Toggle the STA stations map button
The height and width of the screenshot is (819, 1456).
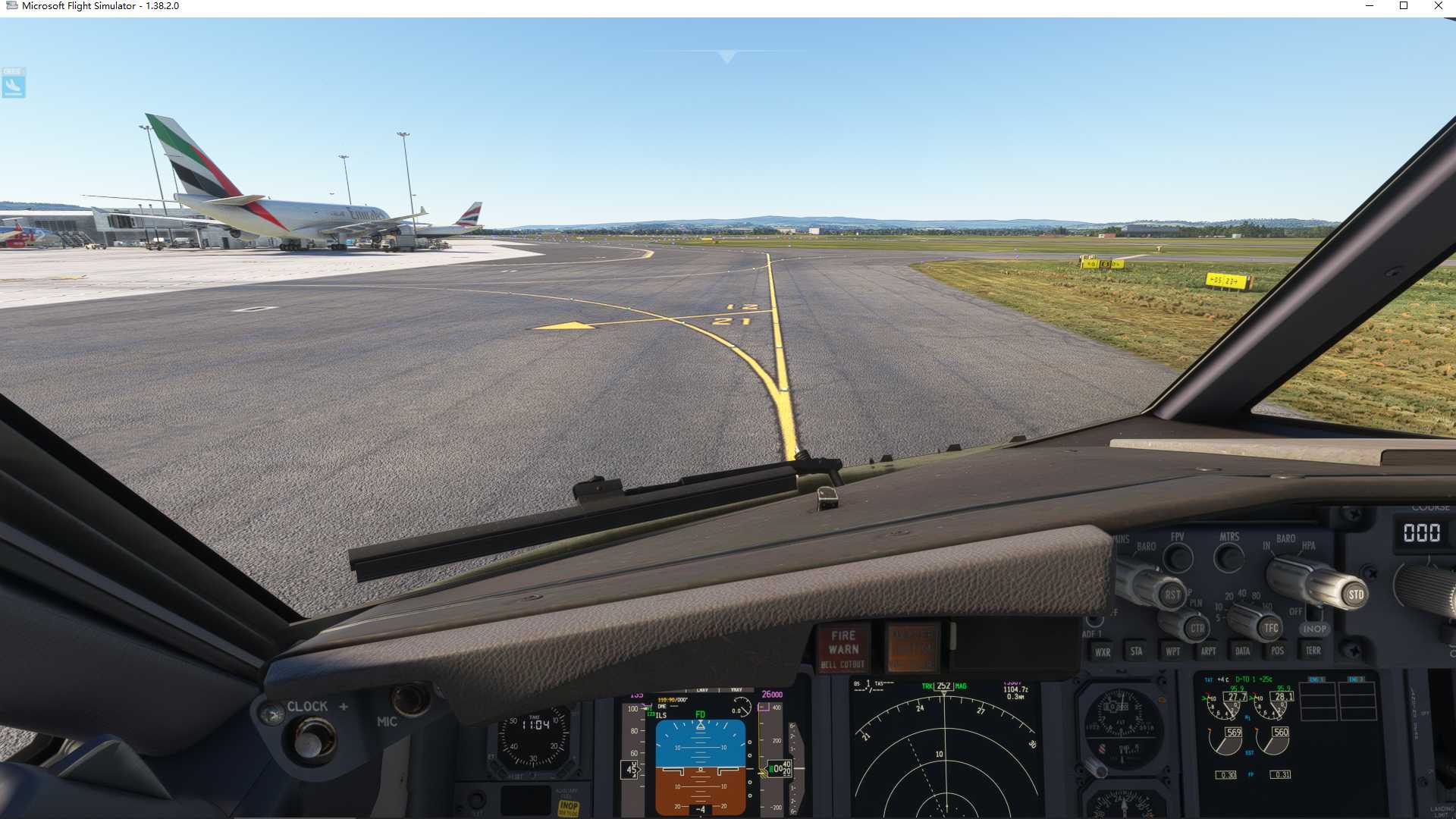pyautogui.click(x=1136, y=651)
